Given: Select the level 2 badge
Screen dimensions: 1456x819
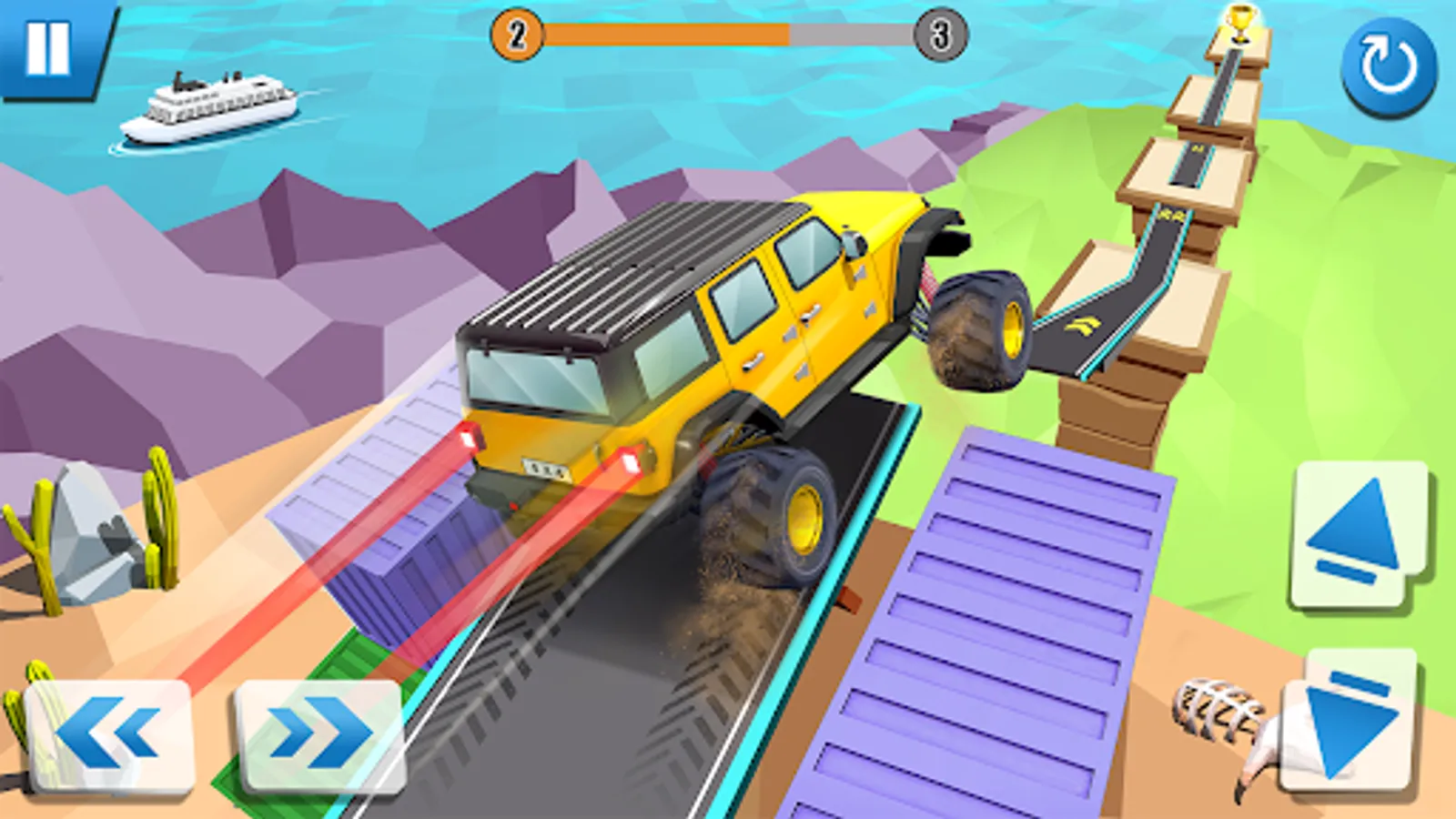Looking at the screenshot, I should (517, 36).
